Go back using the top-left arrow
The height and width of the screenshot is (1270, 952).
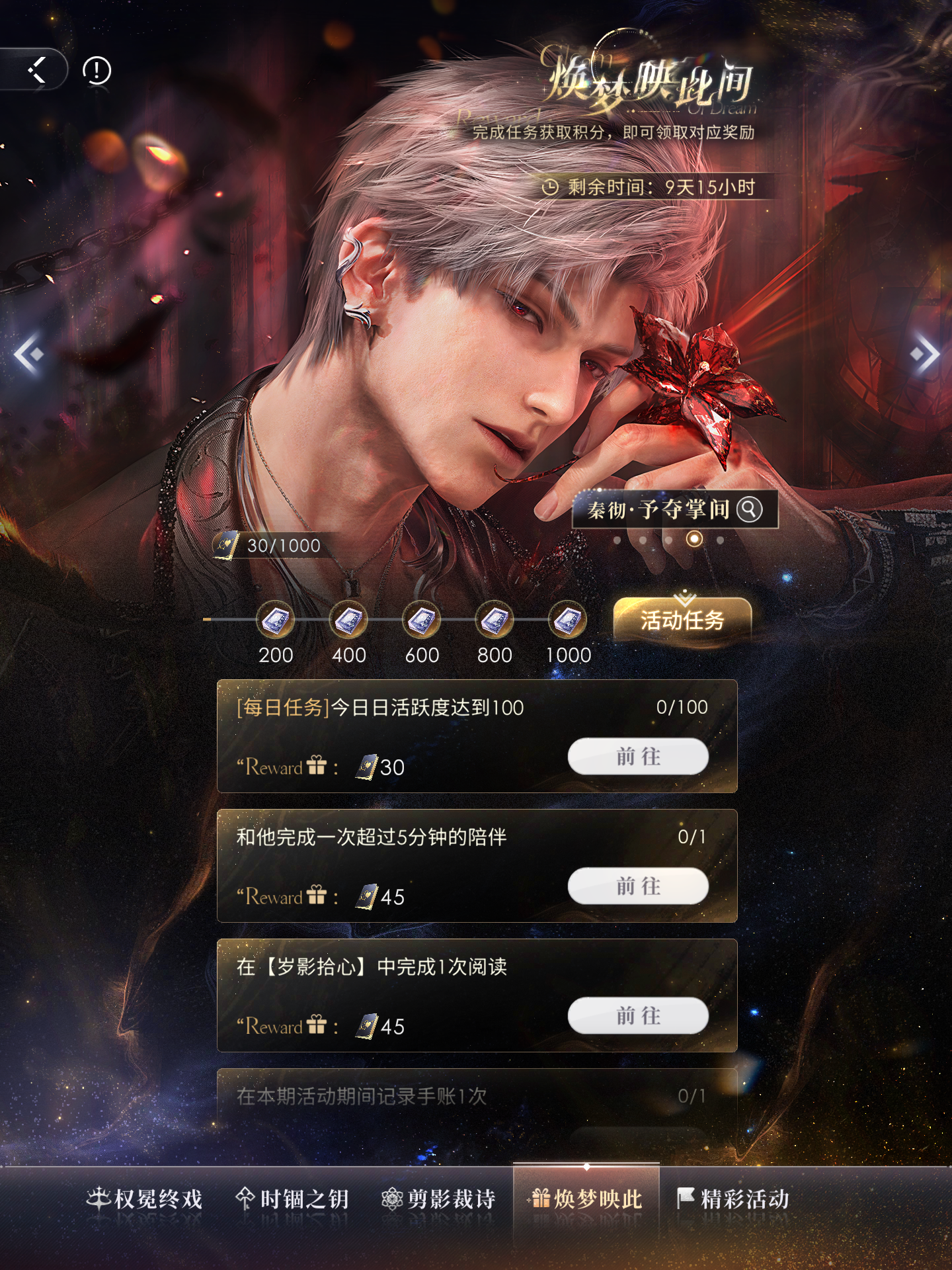point(37,69)
